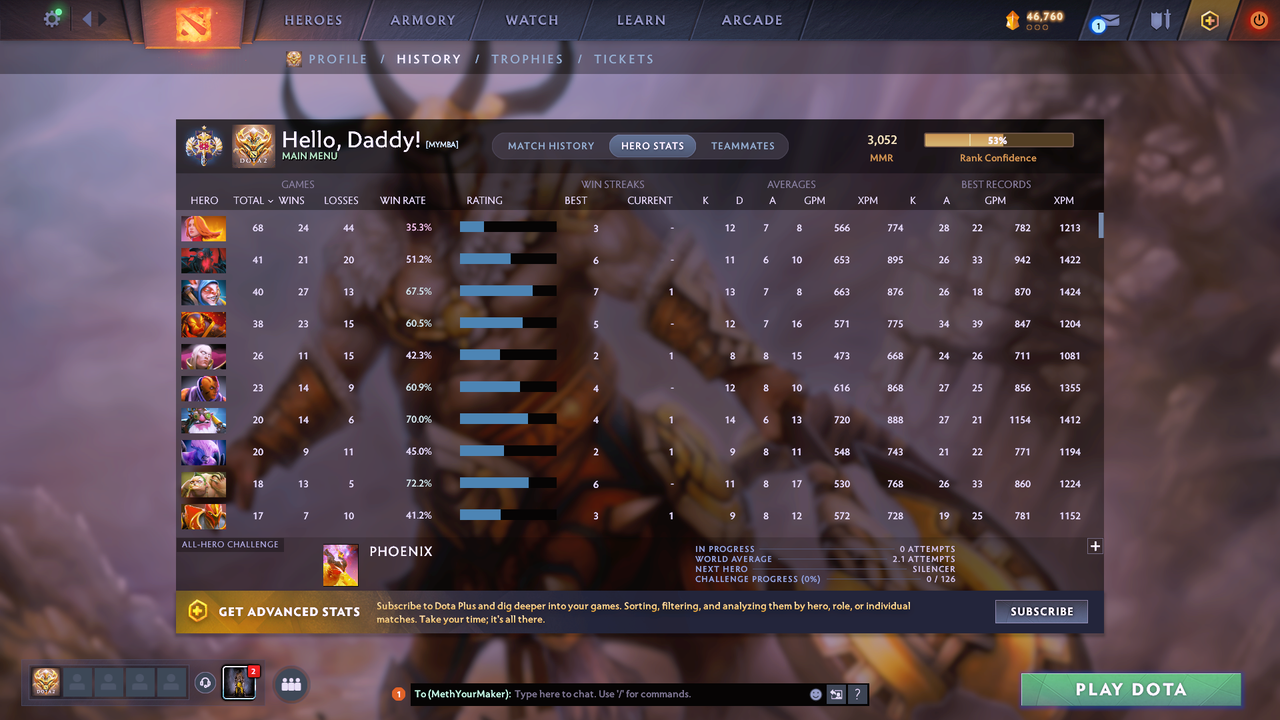The width and height of the screenshot is (1280, 720).
Task: Expand the All-Hero Challenge plus button
Action: pos(1095,546)
